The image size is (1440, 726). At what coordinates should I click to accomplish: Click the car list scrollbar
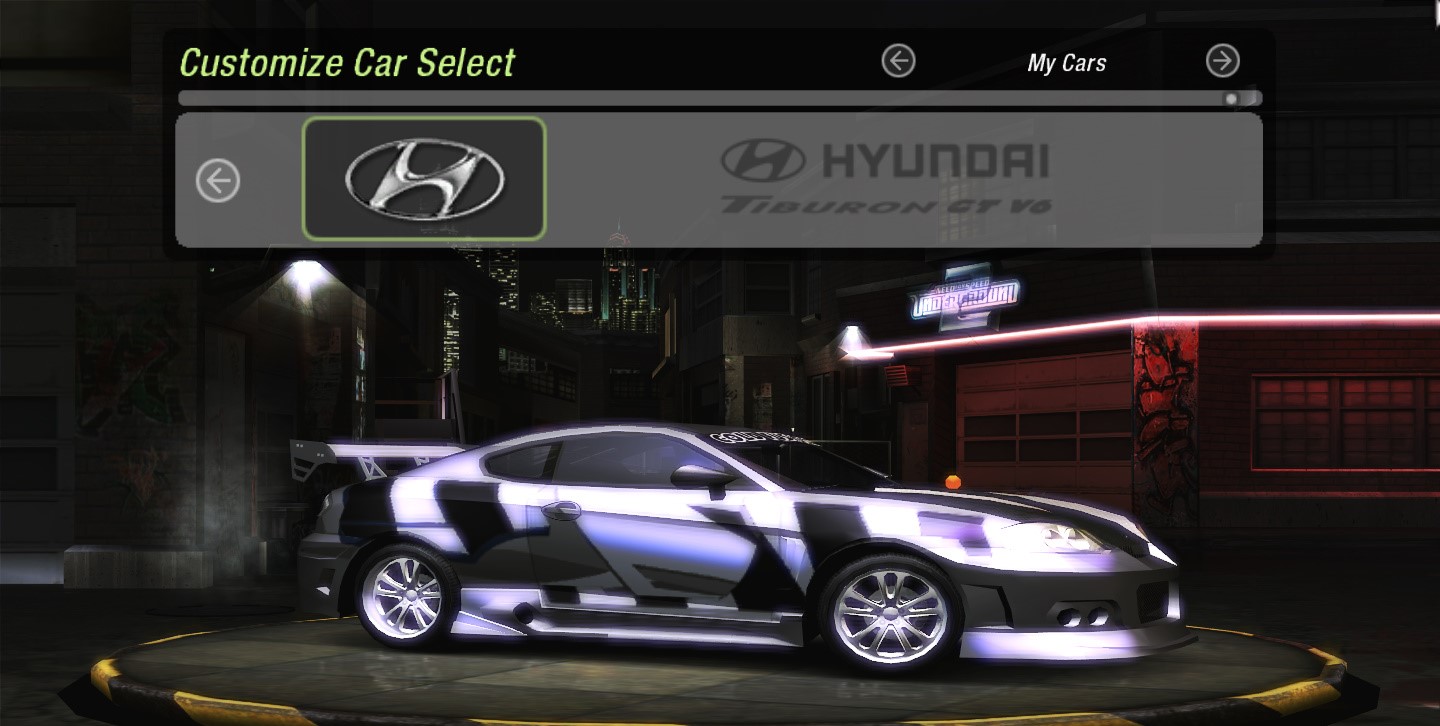(718, 99)
